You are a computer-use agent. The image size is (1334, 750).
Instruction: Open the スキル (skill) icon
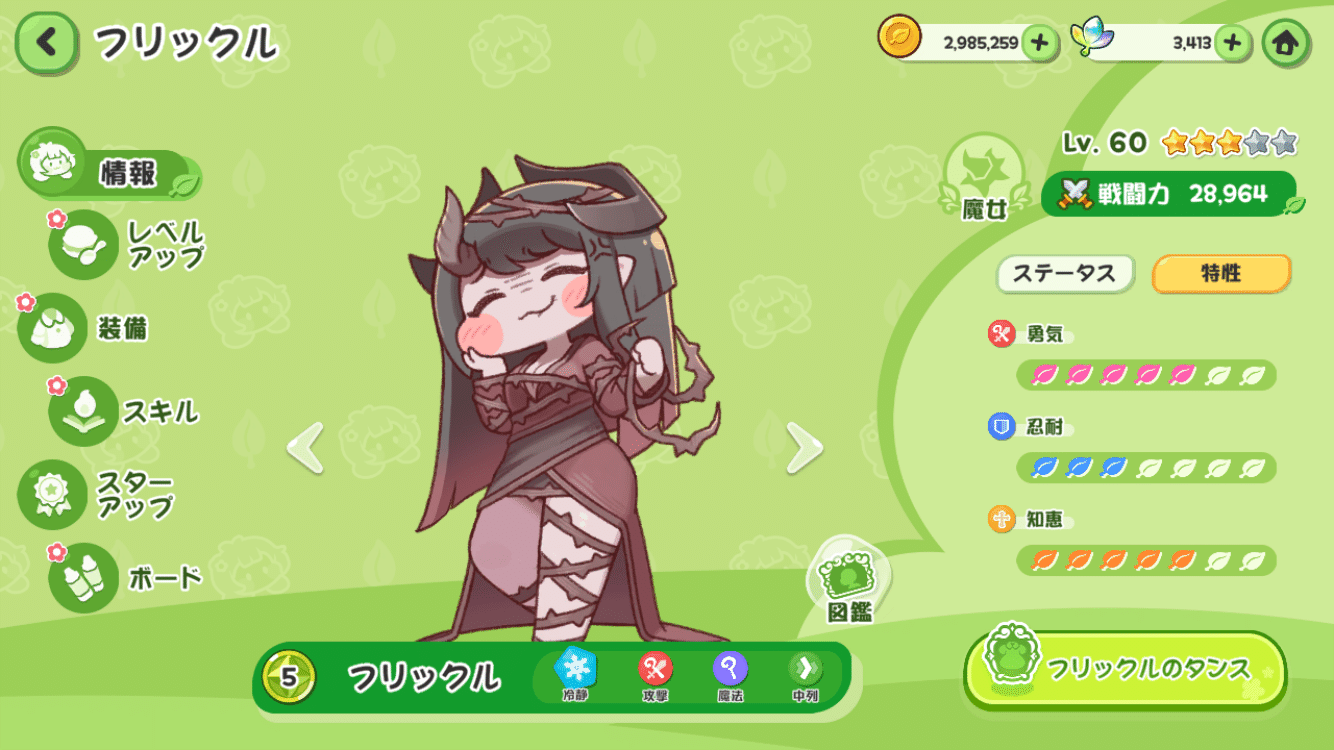tap(81, 410)
